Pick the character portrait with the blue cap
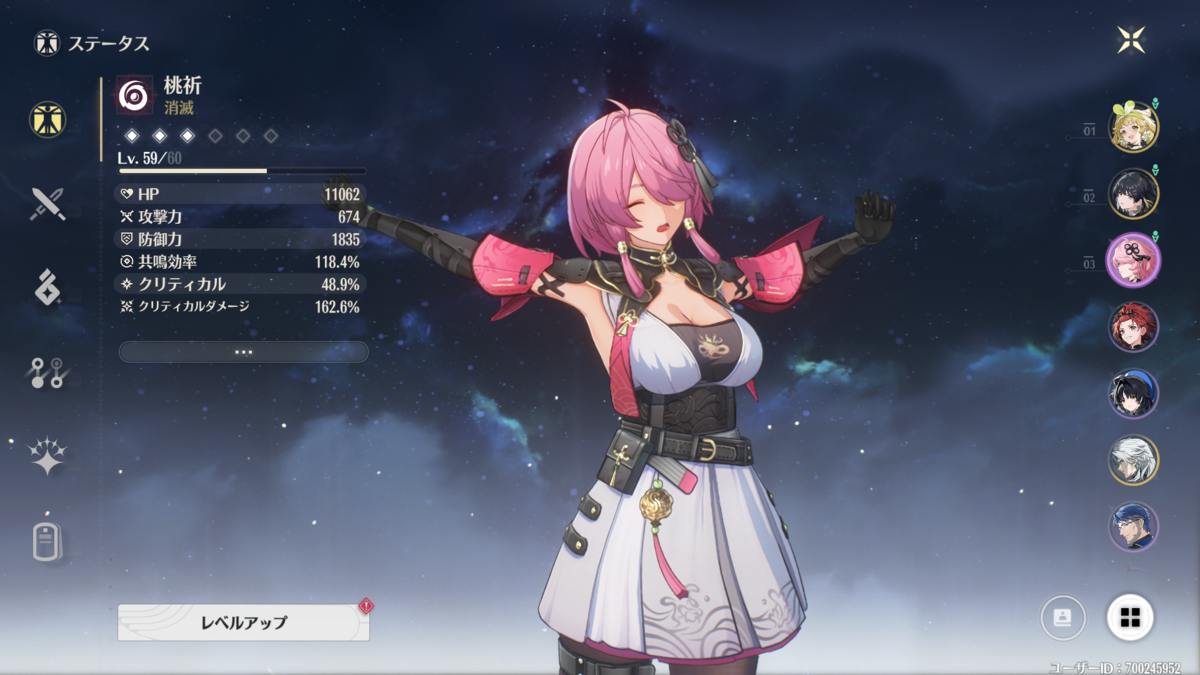 tap(1133, 393)
